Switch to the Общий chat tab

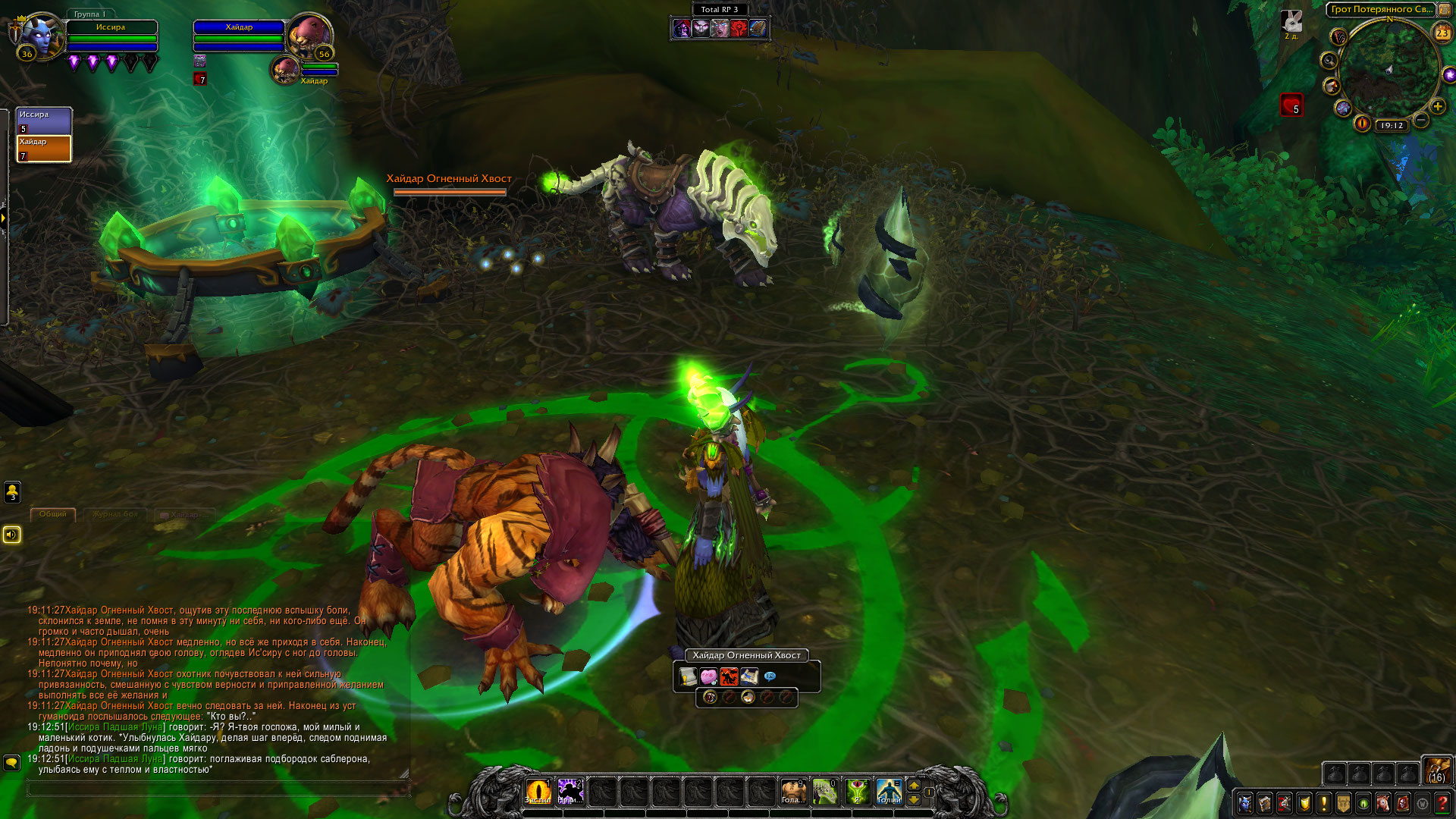(x=53, y=514)
